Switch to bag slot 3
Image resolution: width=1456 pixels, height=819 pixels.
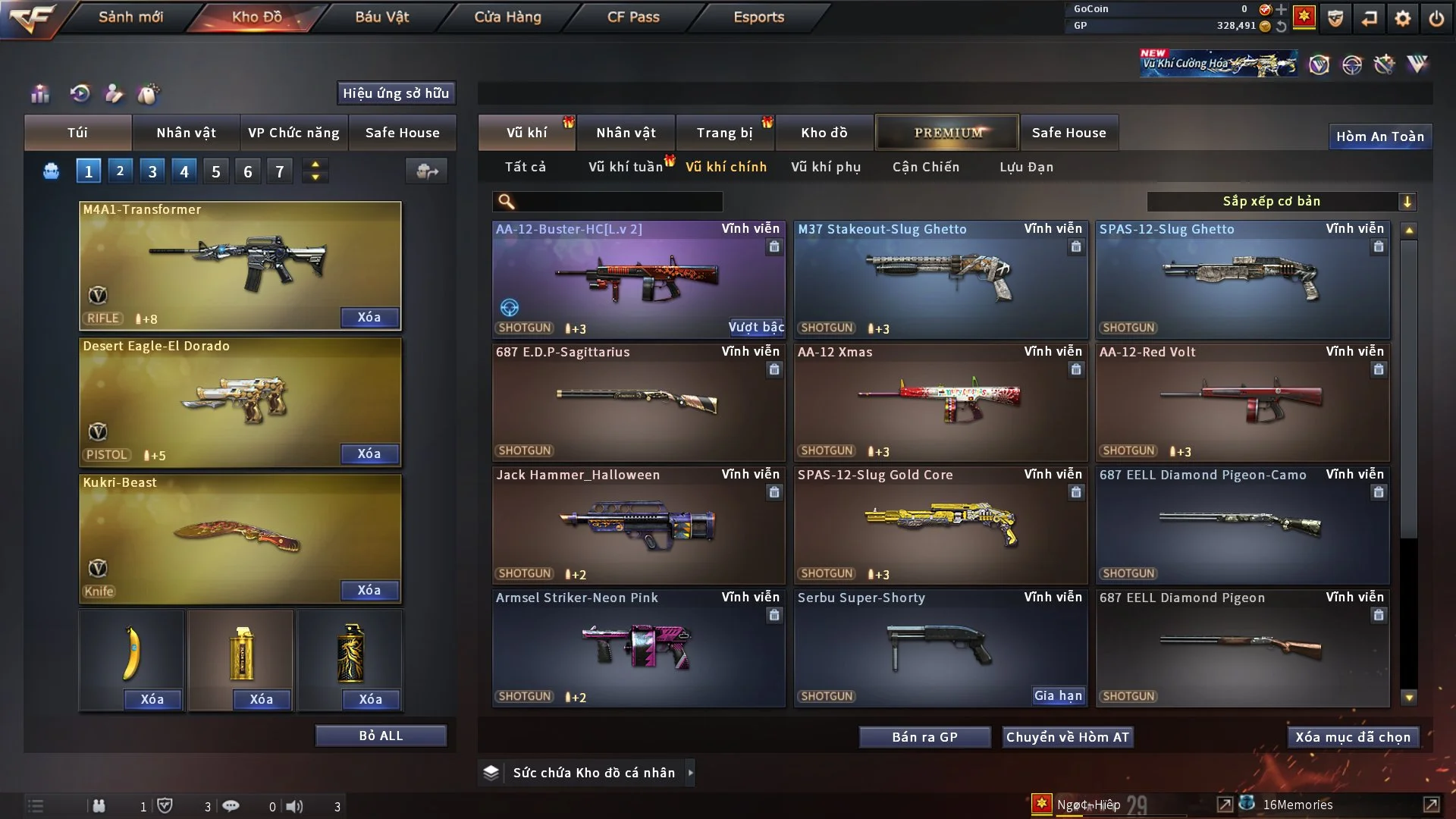coord(152,171)
